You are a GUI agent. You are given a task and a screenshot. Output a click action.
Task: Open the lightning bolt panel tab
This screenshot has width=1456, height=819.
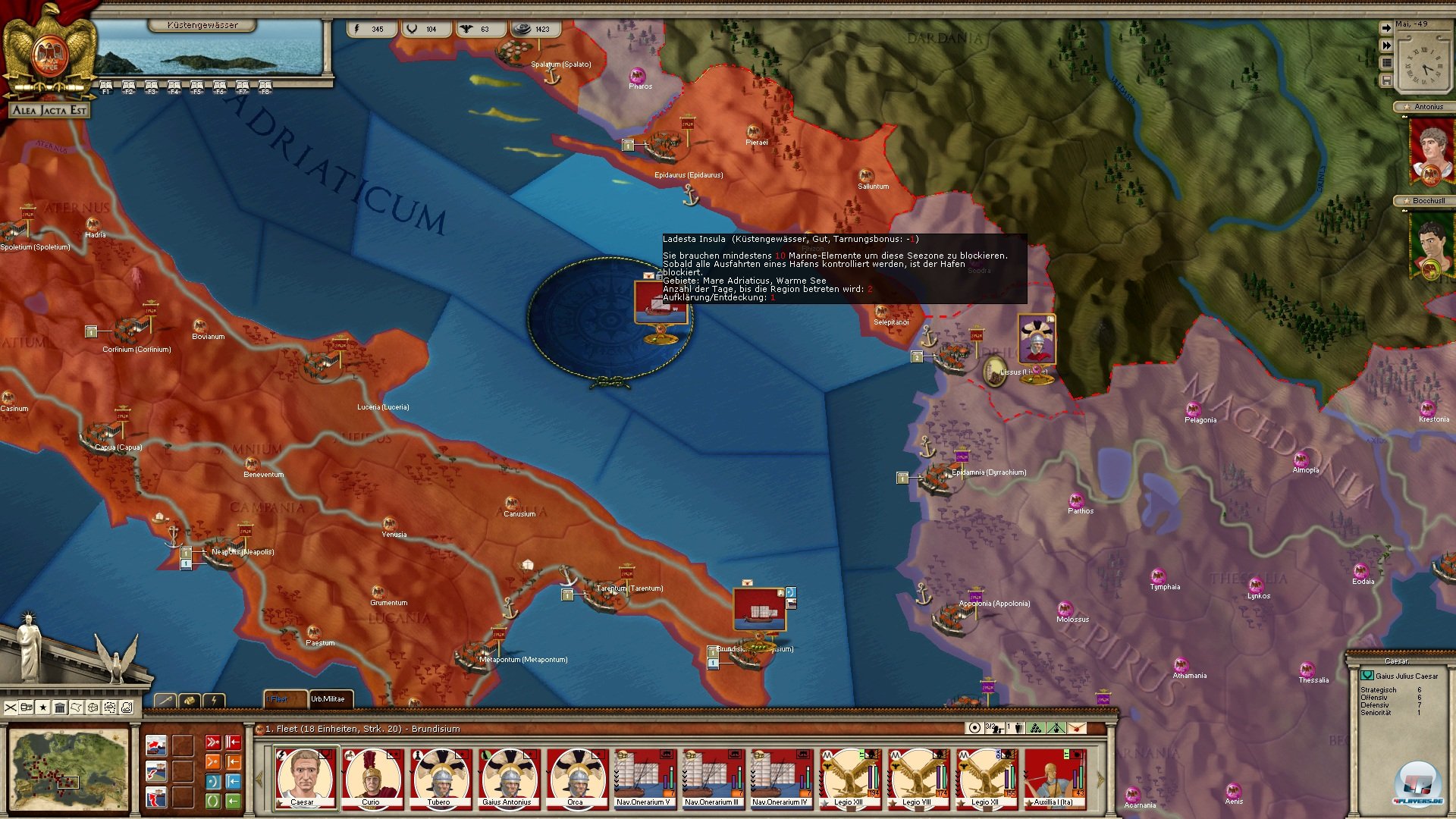tap(215, 700)
